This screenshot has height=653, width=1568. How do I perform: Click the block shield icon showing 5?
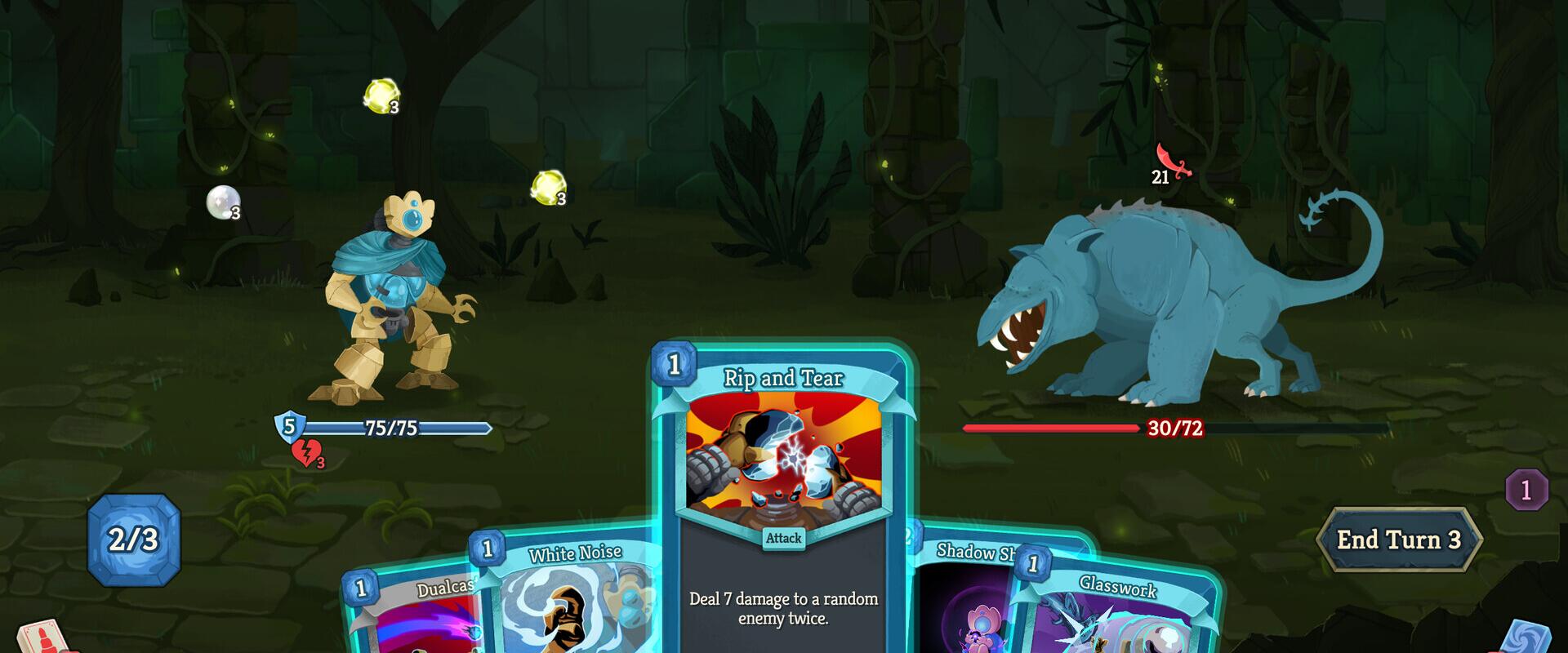pyautogui.click(x=288, y=425)
